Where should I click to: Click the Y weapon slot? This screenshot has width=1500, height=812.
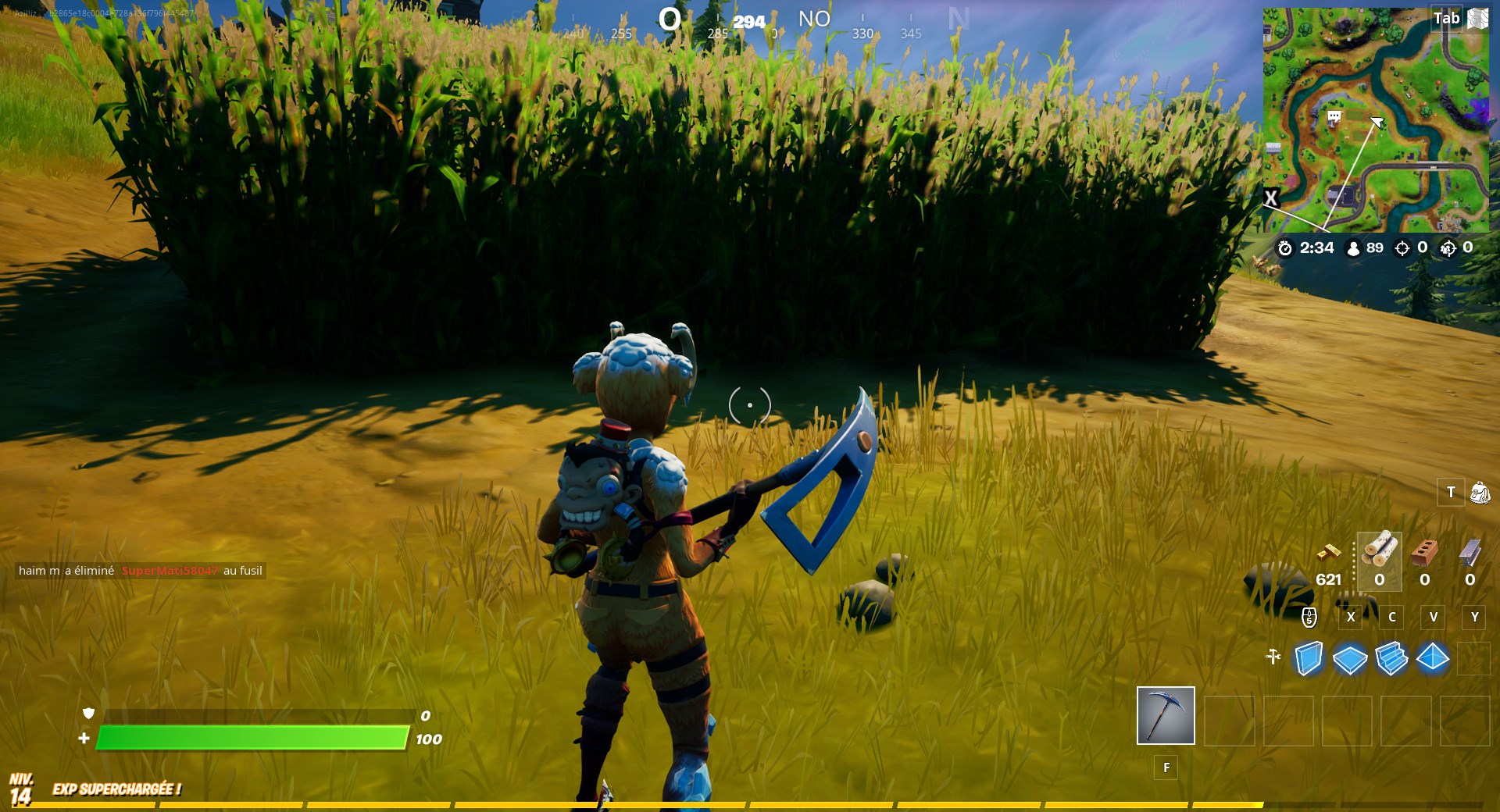tap(1474, 617)
